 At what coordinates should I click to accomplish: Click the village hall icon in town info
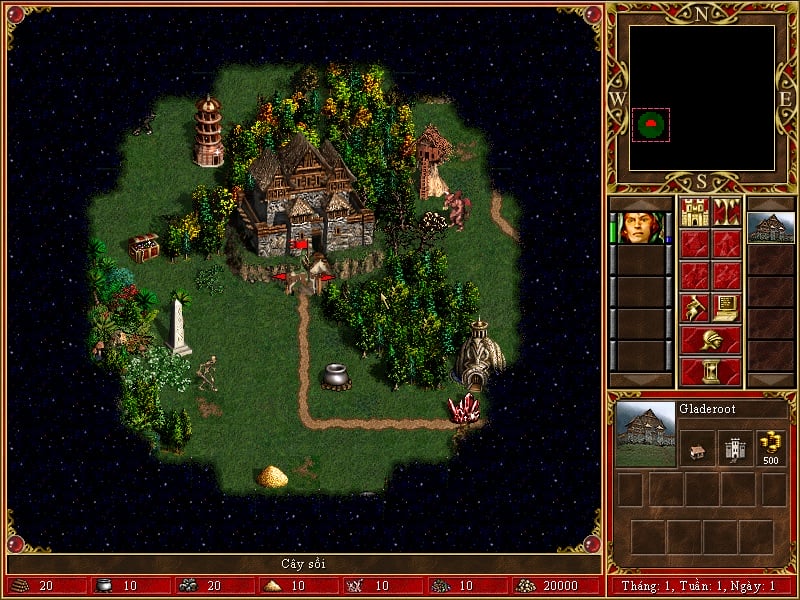696,449
